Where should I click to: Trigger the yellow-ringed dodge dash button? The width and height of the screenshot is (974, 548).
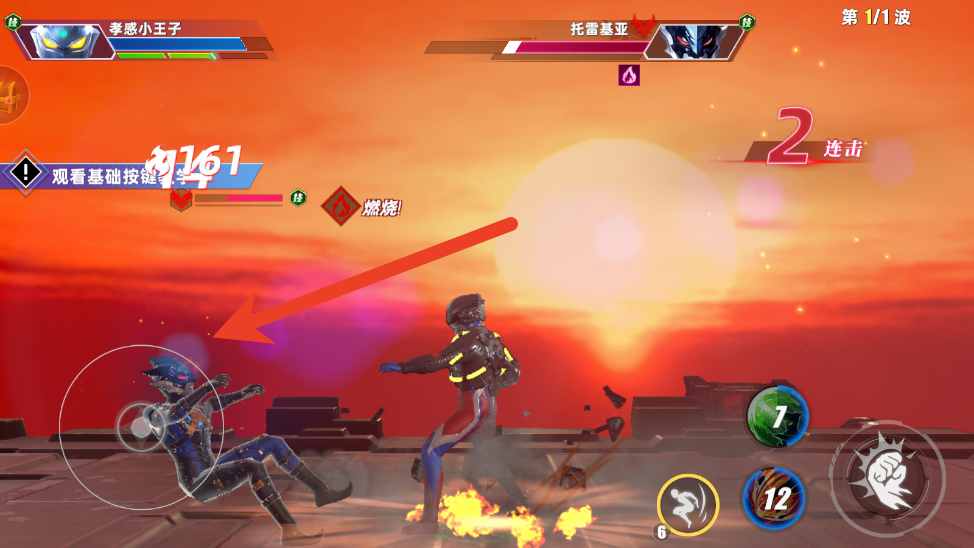point(688,504)
